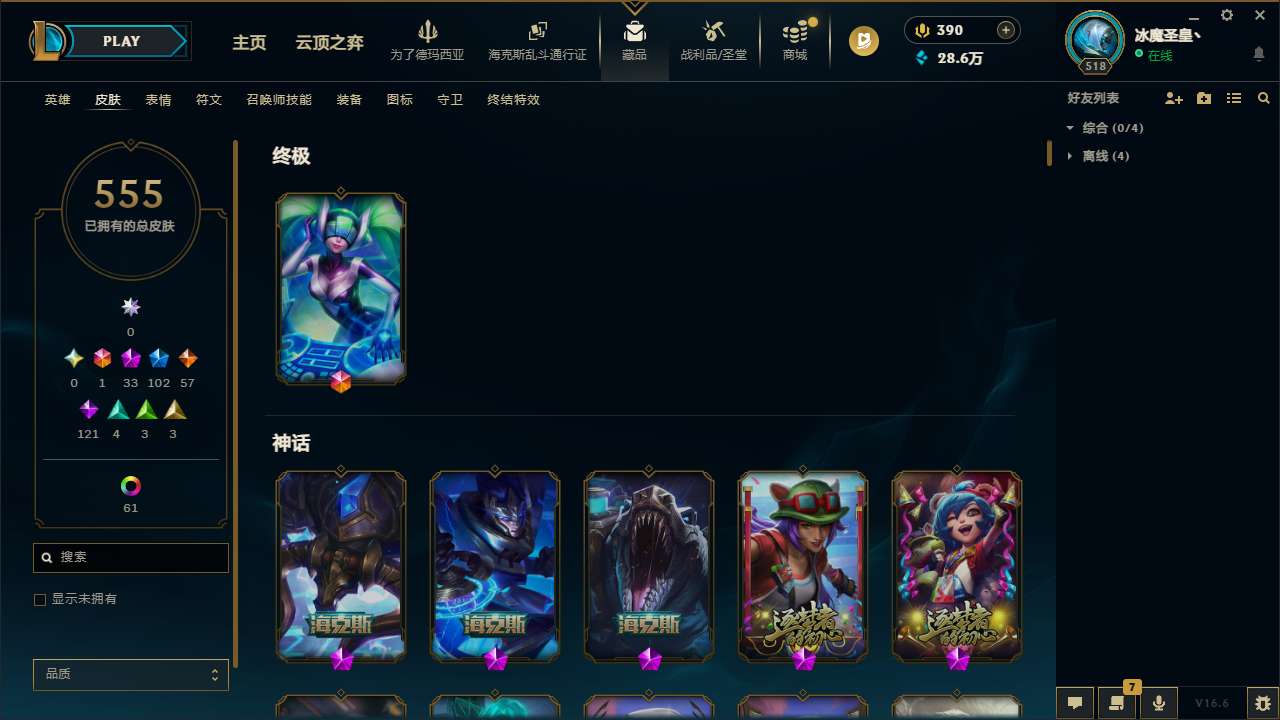Open the 品质 quality dropdown
Screen dimensions: 1280x720
[x=130, y=674]
